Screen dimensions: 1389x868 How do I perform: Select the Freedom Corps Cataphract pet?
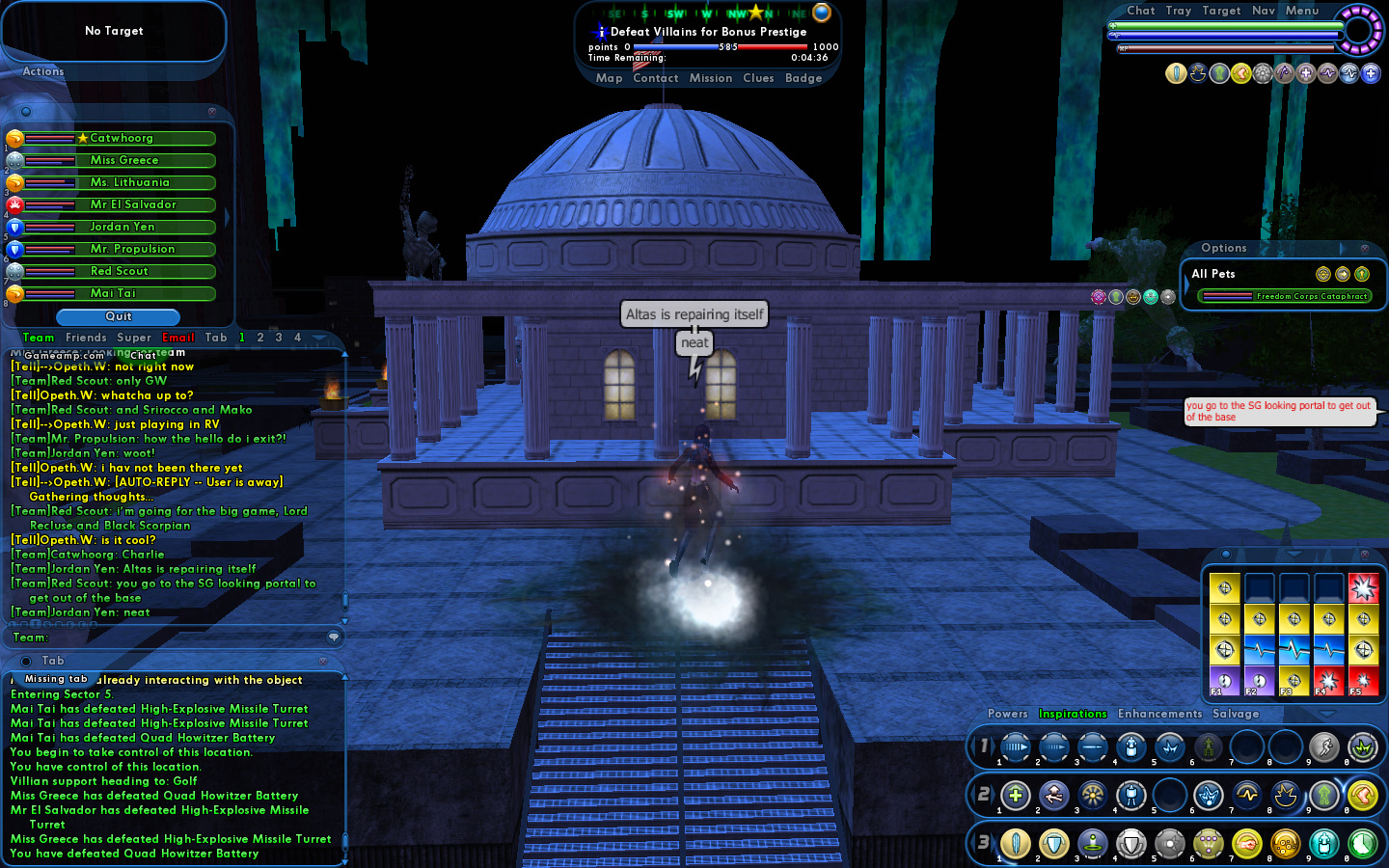1312,296
